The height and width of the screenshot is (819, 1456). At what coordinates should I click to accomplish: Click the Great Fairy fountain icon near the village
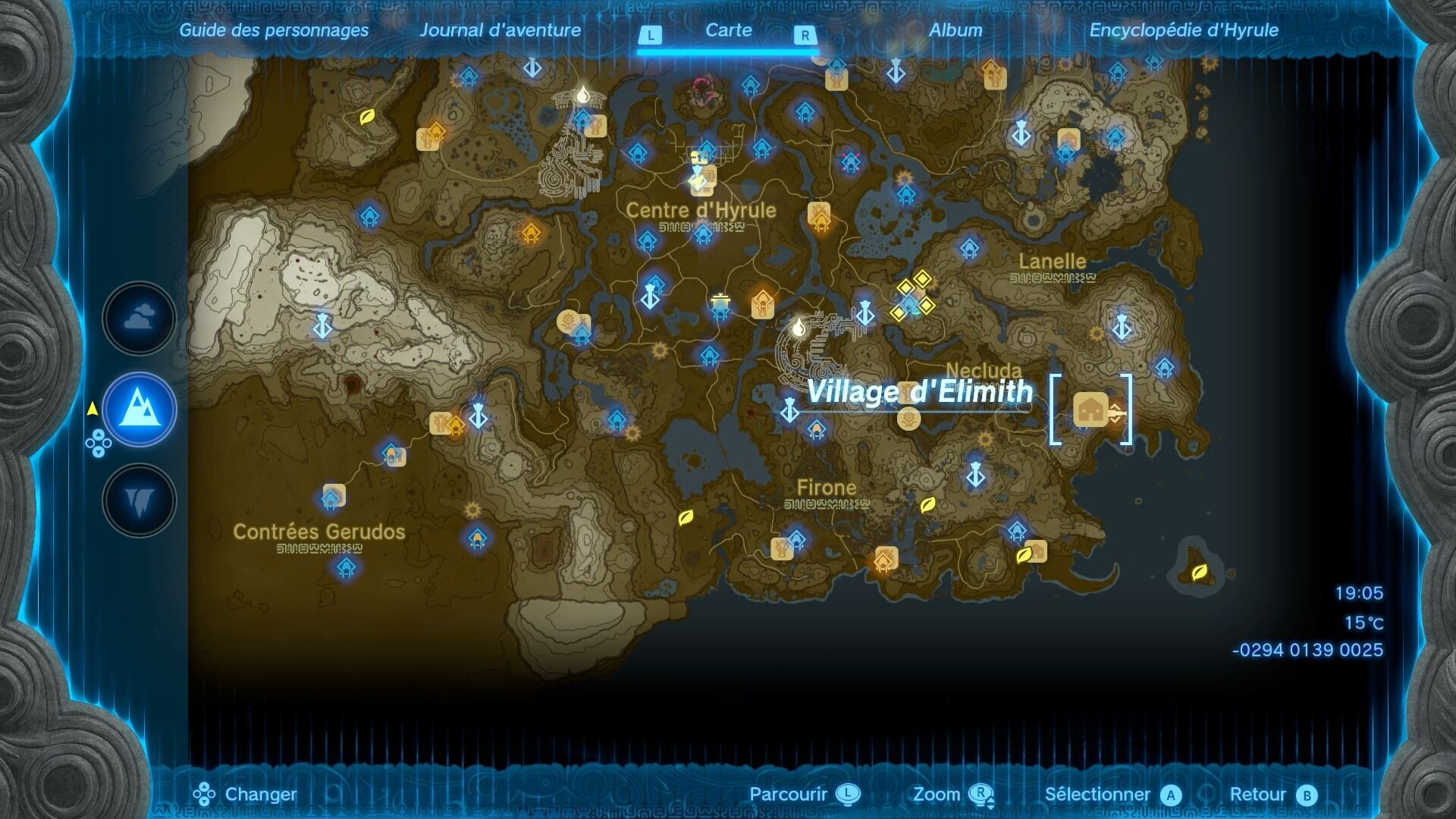908,416
